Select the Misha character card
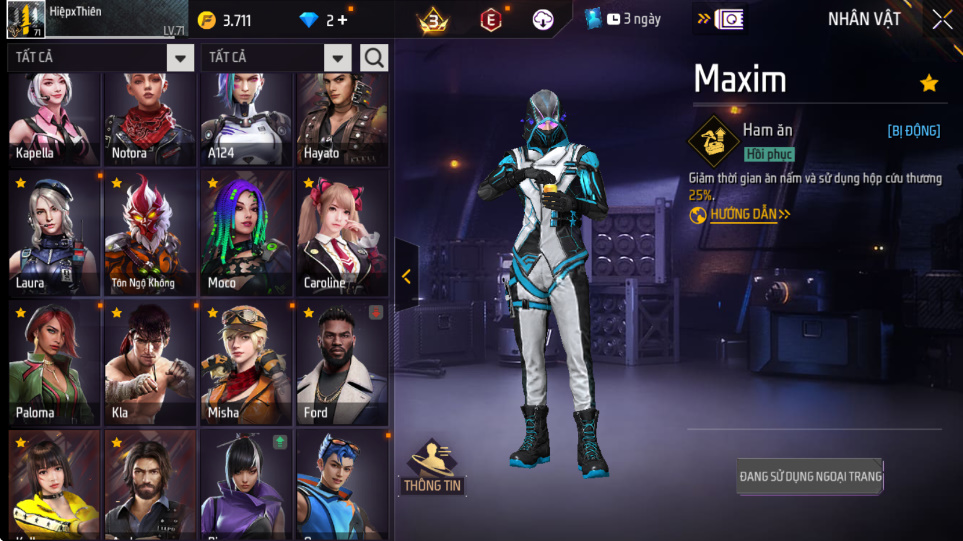The height and width of the screenshot is (541, 963). click(246, 363)
